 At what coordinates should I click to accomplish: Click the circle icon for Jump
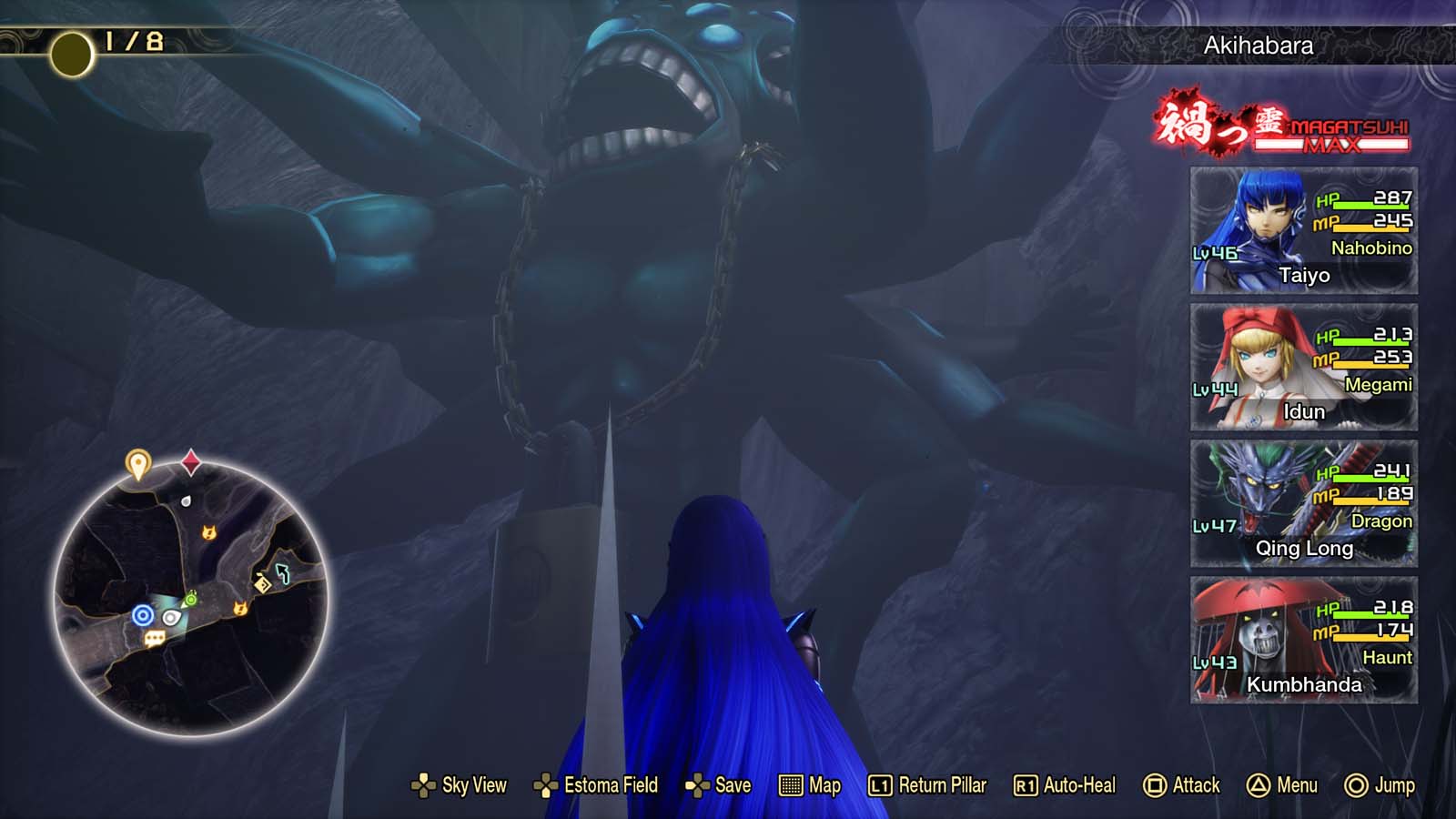click(x=1355, y=784)
